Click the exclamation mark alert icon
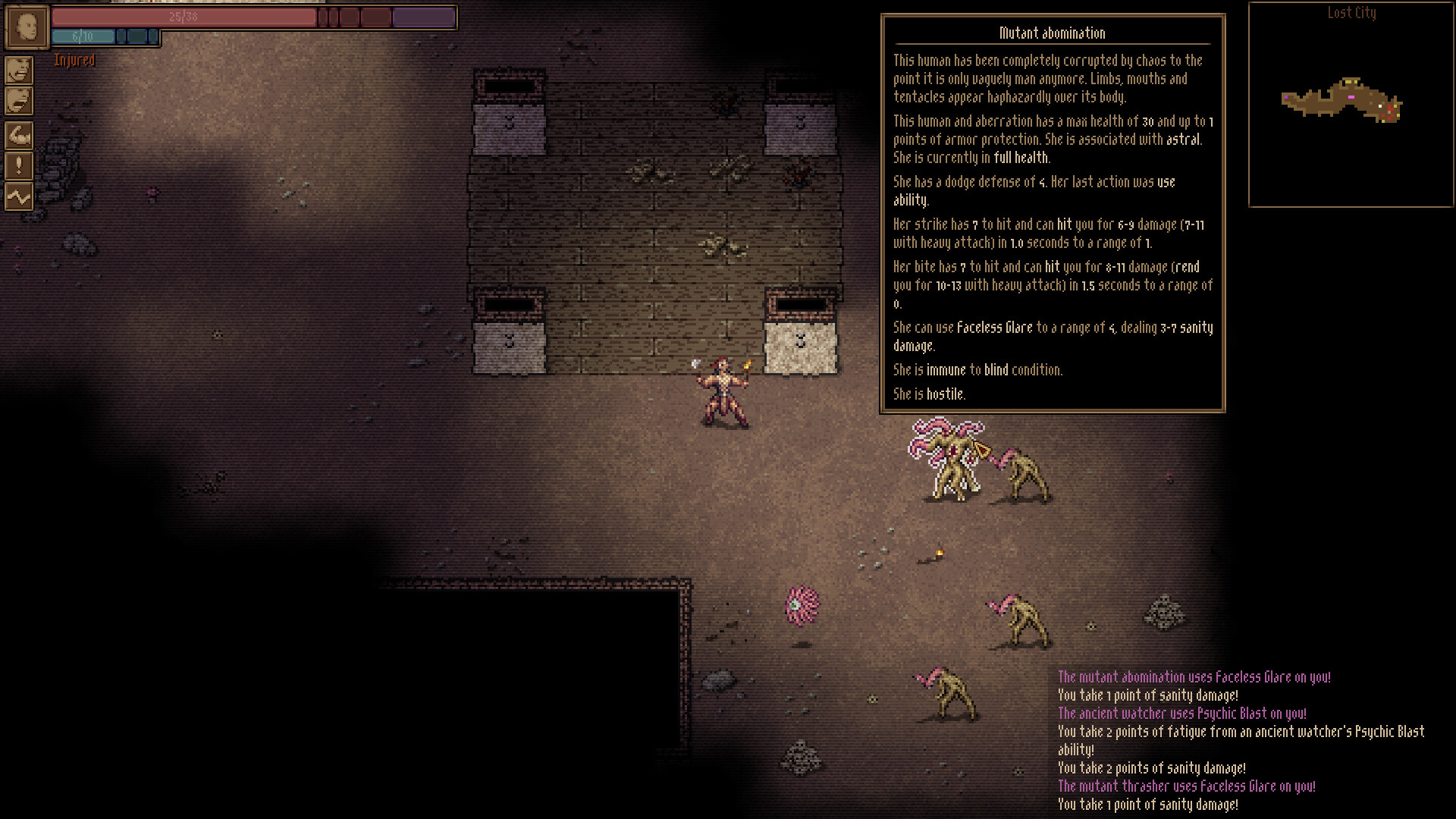The height and width of the screenshot is (819, 1456). click(x=18, y=166)
